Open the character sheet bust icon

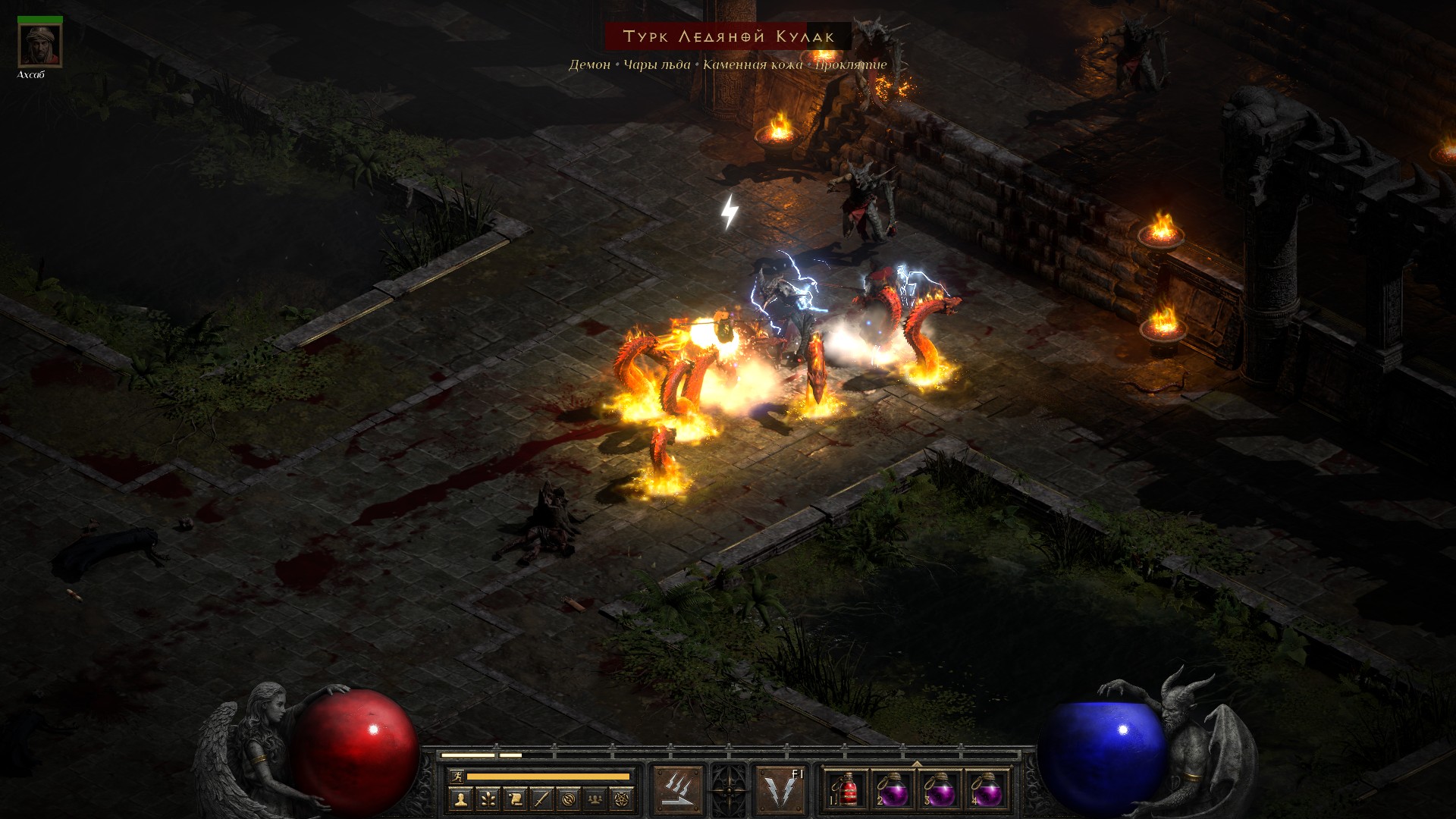460,799
